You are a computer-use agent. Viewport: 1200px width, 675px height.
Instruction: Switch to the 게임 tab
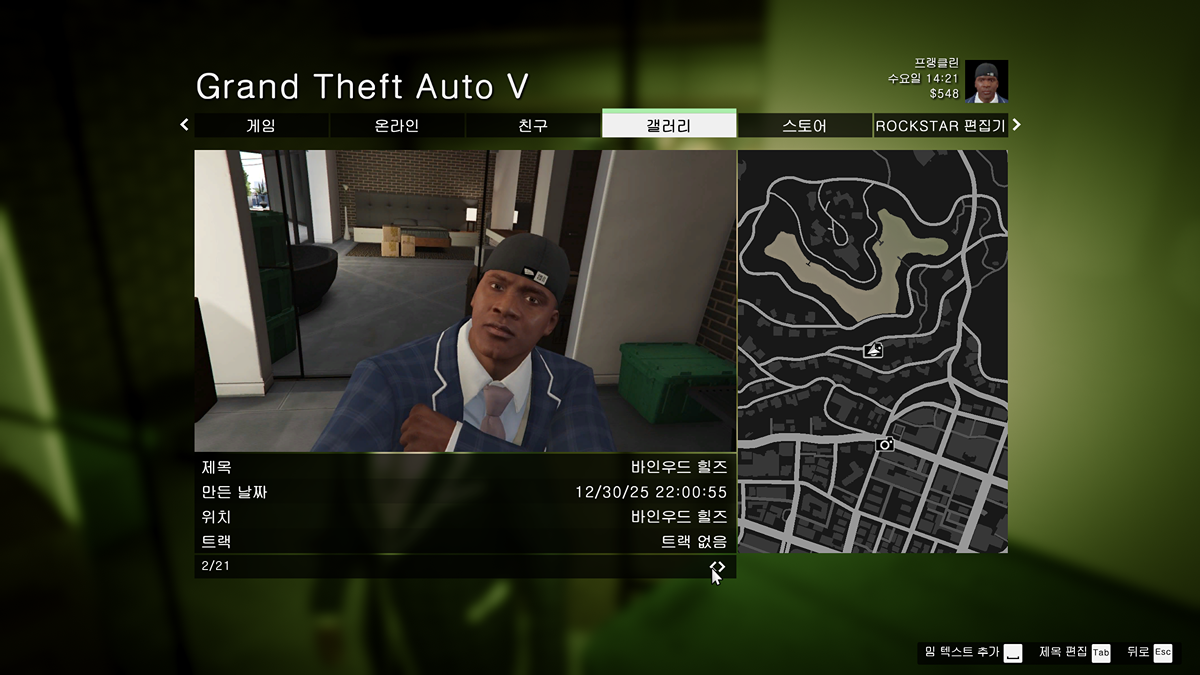click(261, 126)
